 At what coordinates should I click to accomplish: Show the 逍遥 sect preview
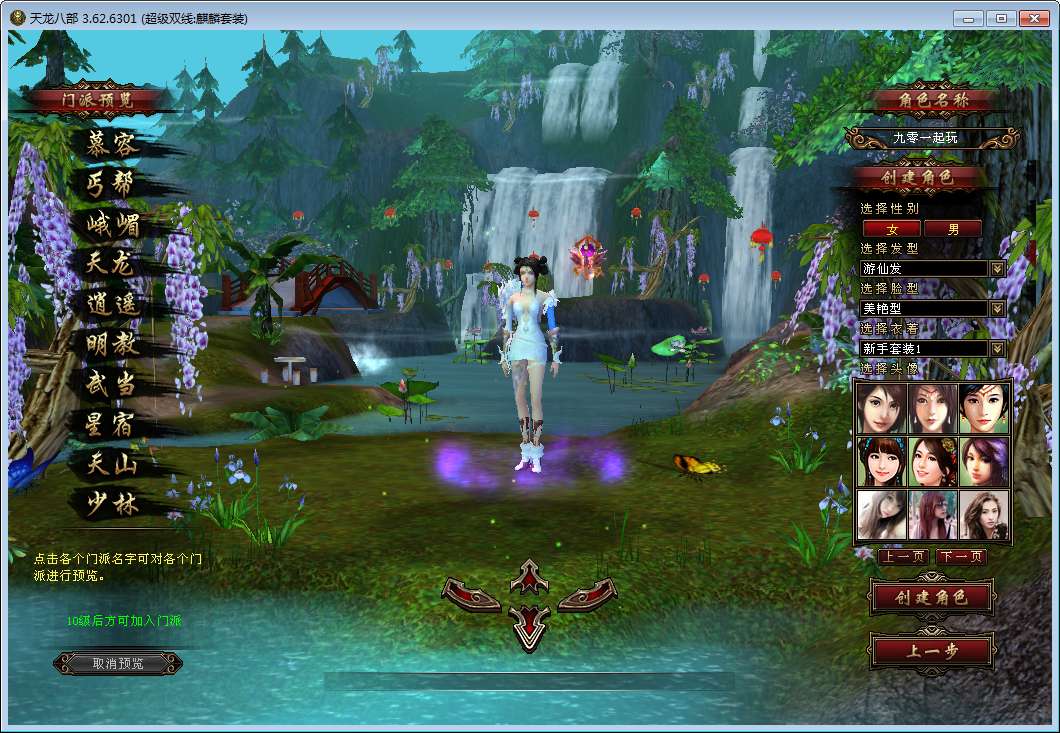click(x=111, y=304)
